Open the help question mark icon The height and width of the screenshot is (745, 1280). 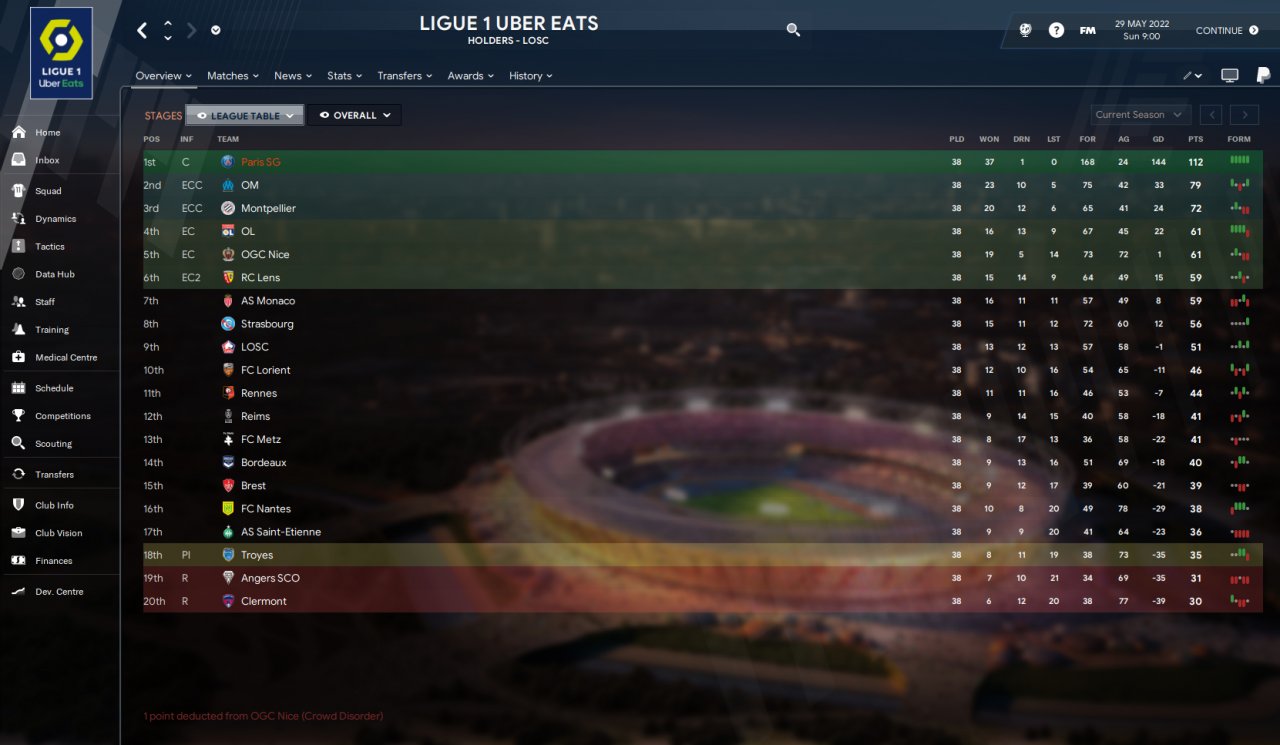tap(1056, 30)
